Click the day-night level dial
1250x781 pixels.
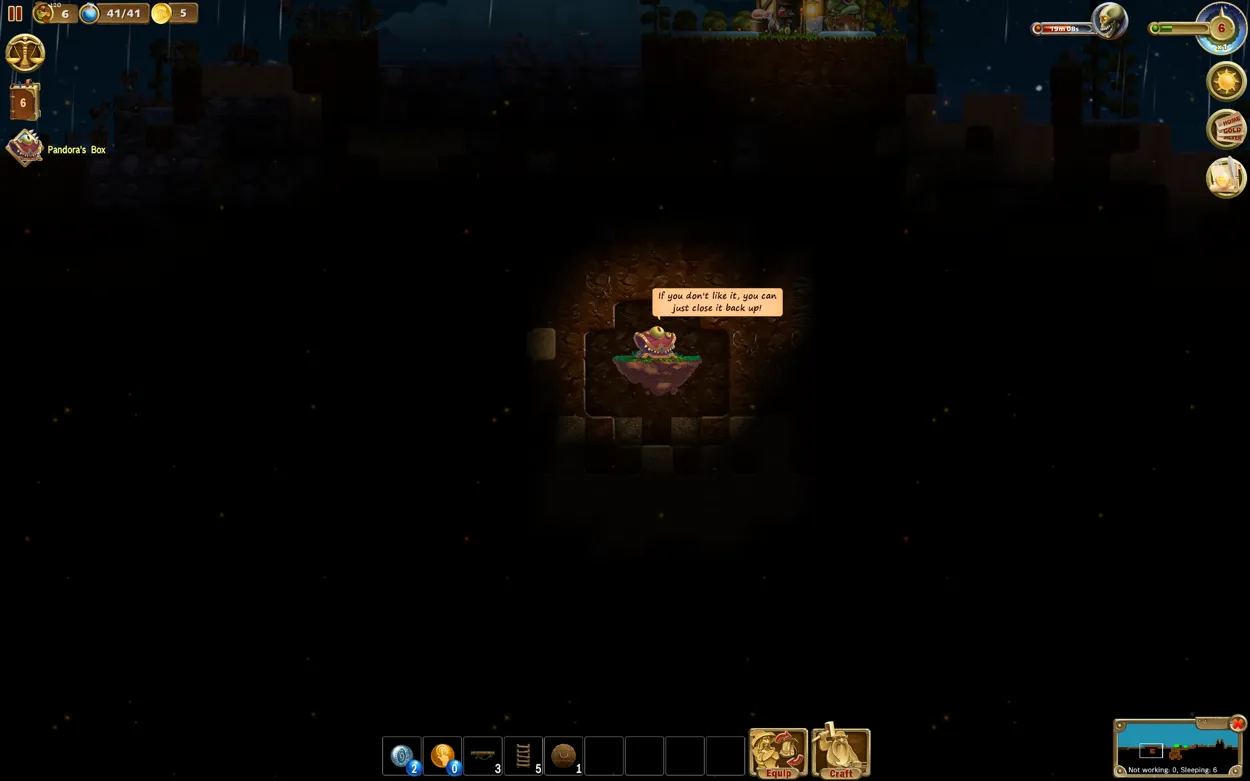pos(1221,28)
